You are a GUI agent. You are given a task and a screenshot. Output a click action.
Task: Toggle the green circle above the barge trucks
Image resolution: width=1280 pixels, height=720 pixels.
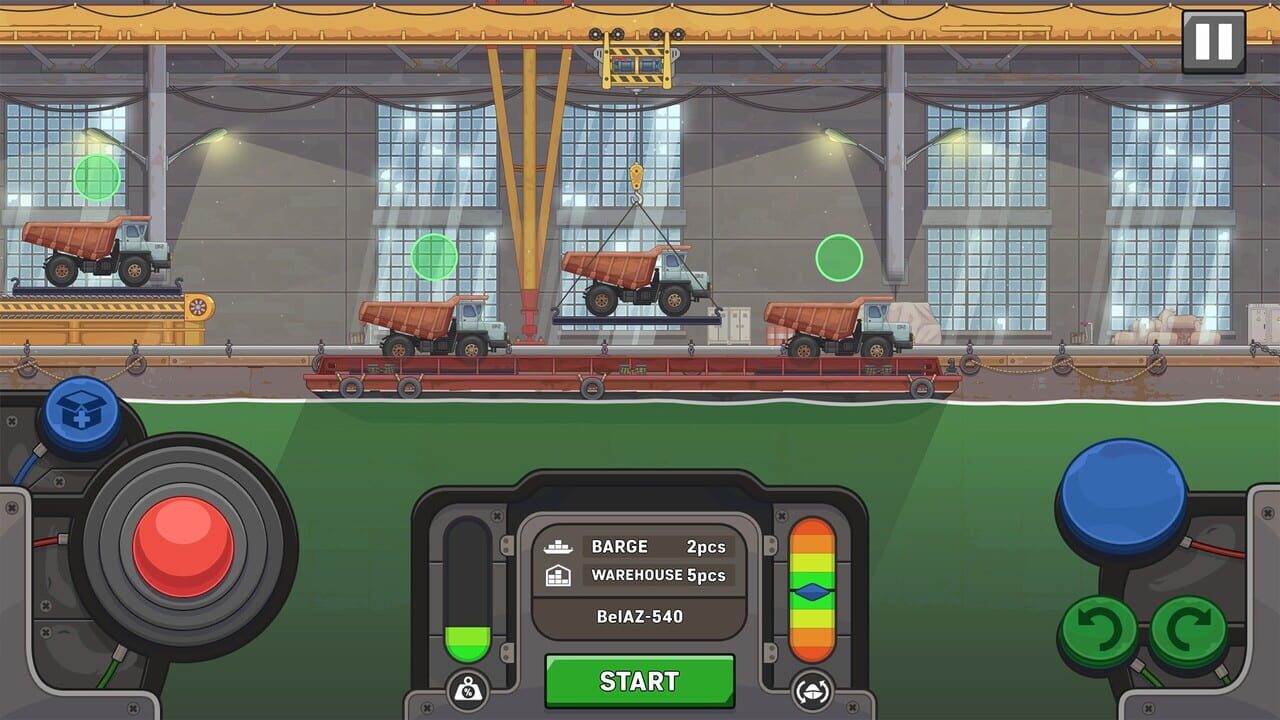click(435, 258)
